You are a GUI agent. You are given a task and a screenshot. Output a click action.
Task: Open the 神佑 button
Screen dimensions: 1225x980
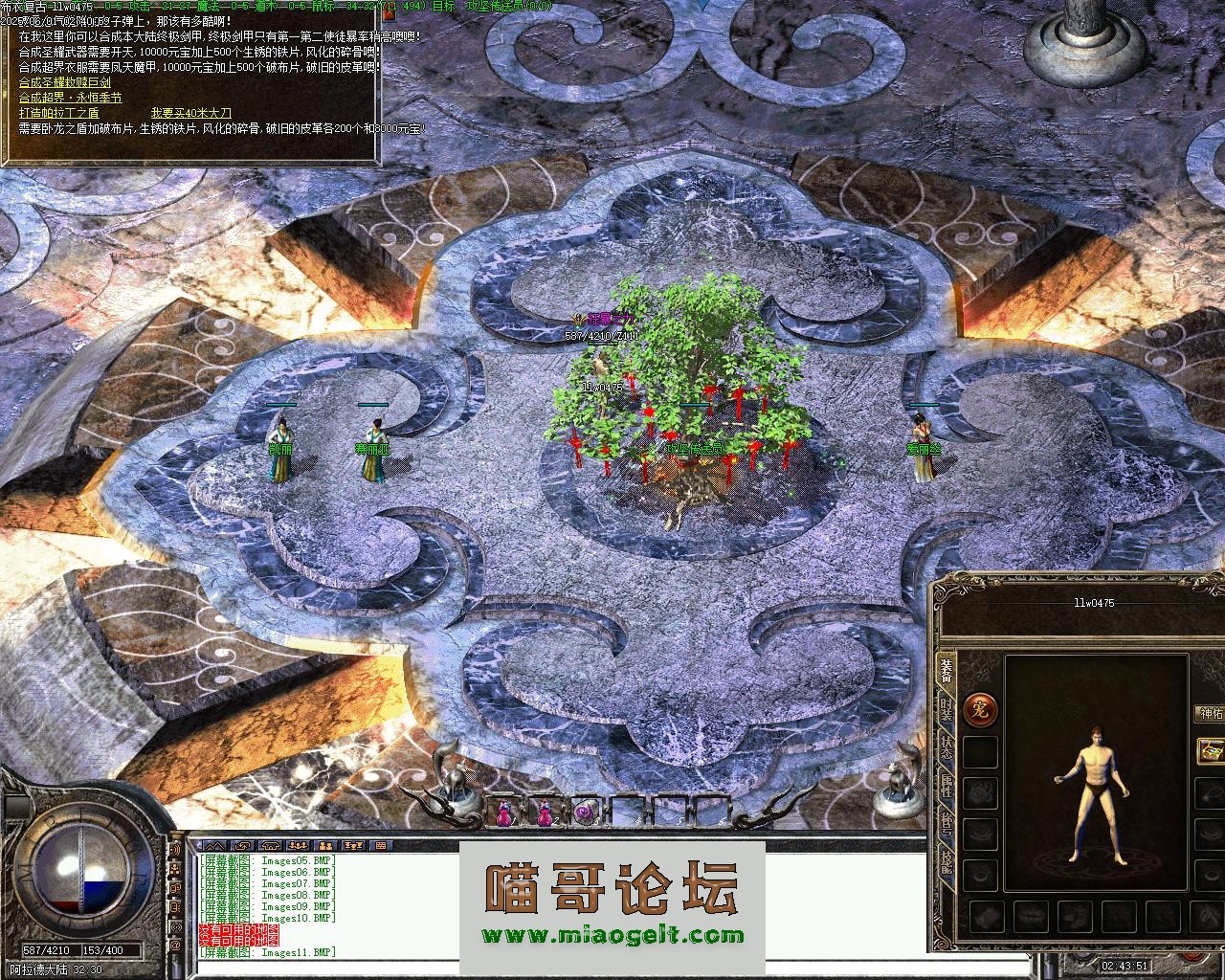1210,713
